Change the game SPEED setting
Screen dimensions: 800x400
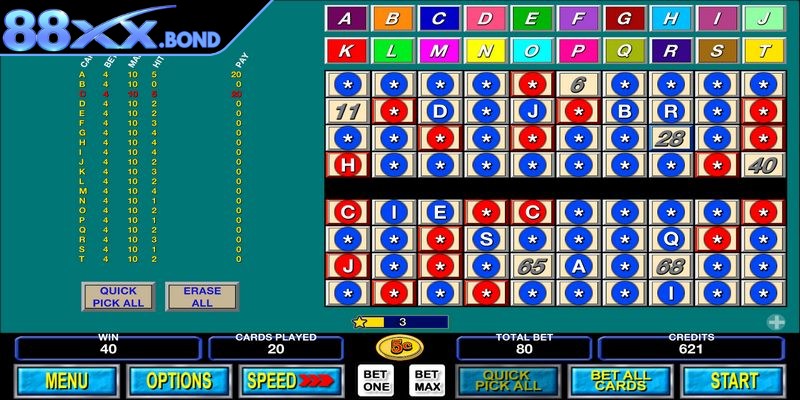point(291,381)
